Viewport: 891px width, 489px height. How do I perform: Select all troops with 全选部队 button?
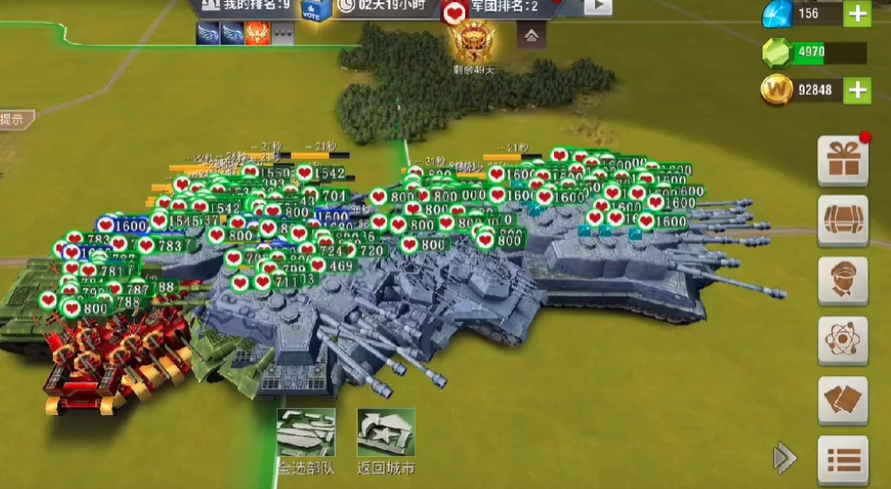point(307,438)
